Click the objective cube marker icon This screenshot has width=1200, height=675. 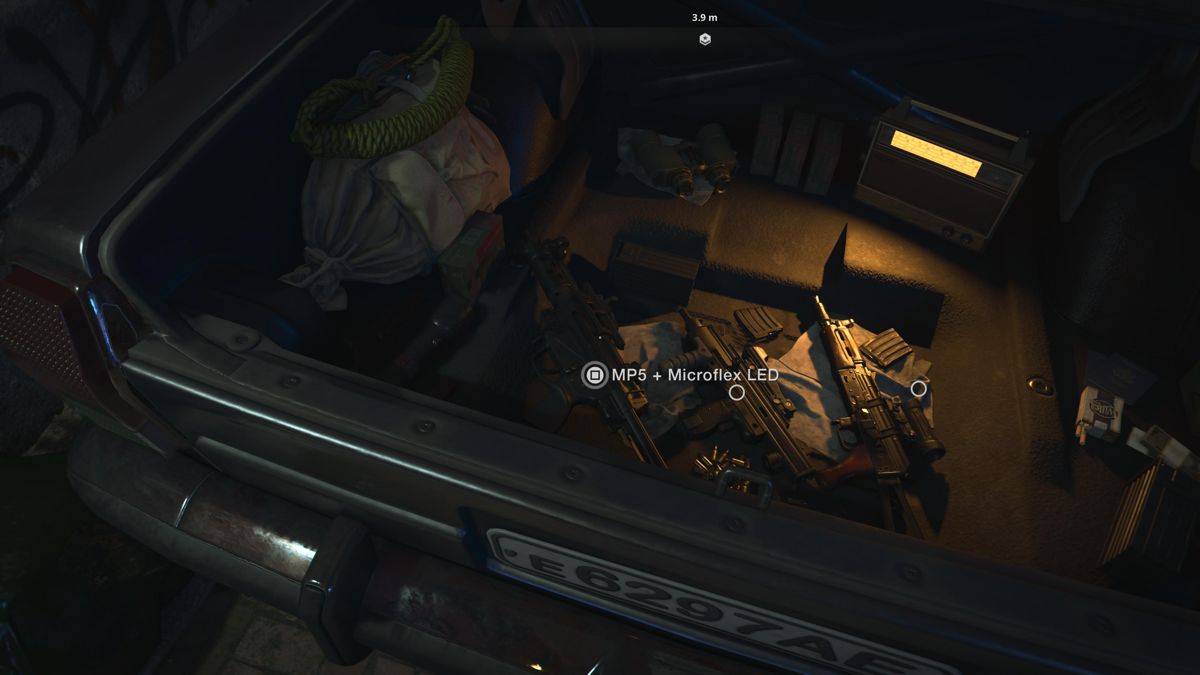click(x=705, y=39)
